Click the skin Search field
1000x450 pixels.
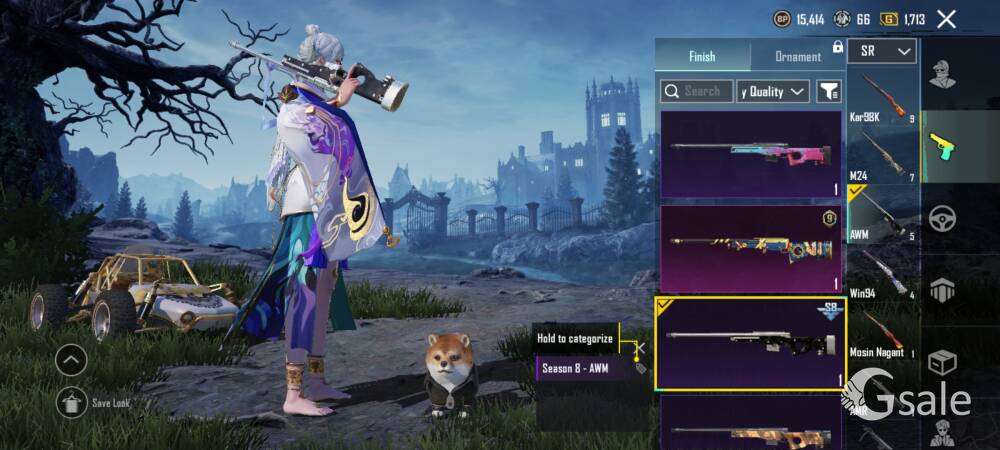pos(697,91)
